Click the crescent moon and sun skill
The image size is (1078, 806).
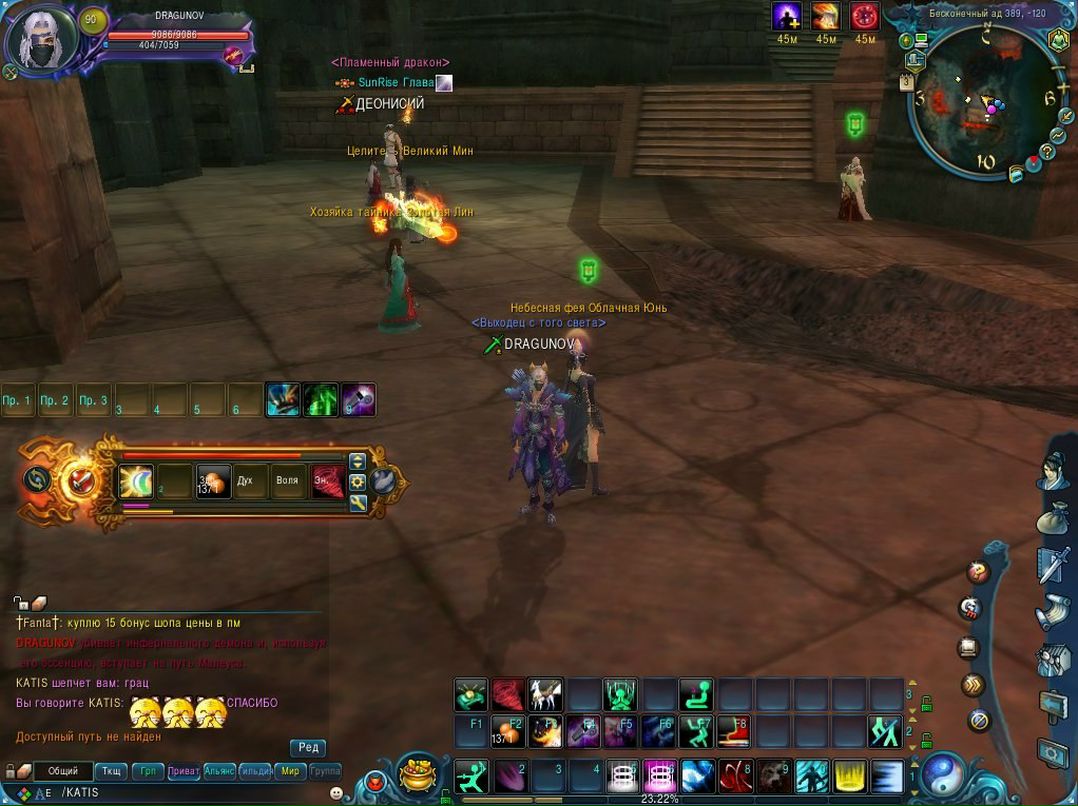[136, 481]
